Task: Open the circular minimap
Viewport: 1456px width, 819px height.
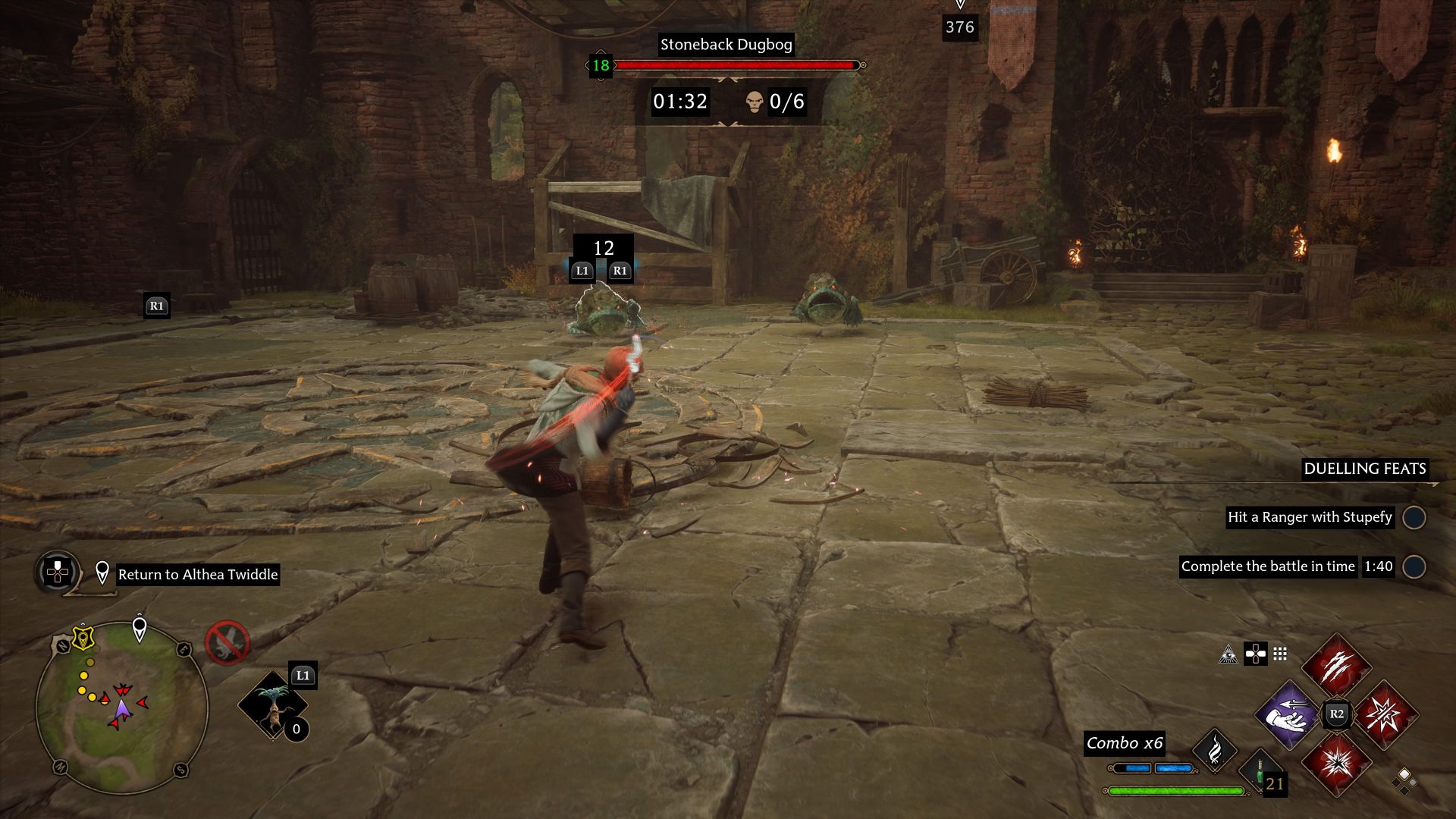Action: [121, 707]
